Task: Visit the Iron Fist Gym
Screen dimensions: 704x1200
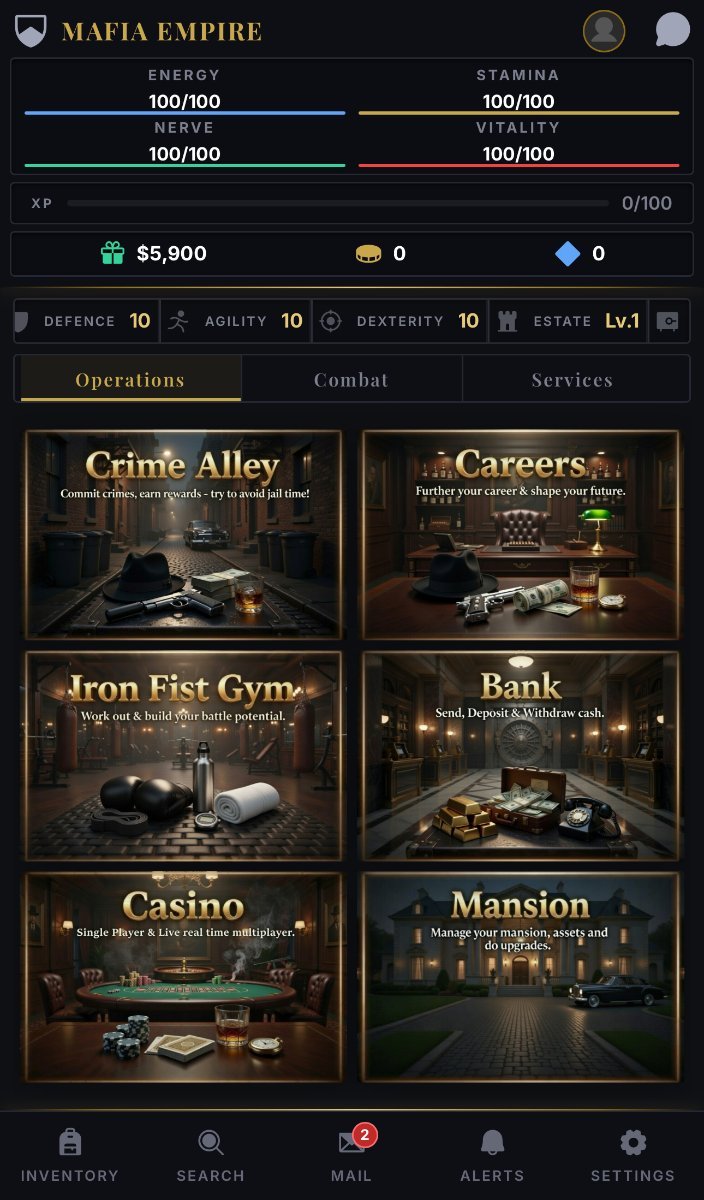Action: [184, 756]
